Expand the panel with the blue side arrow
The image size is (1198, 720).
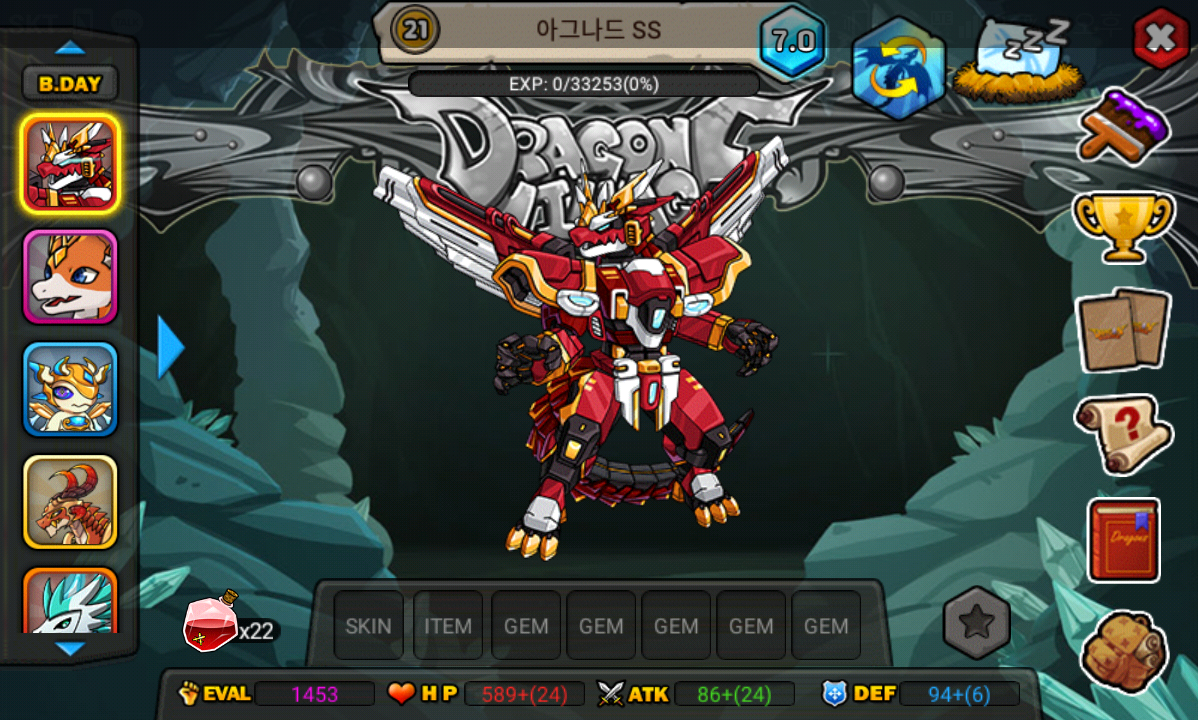tap(171, 347)
